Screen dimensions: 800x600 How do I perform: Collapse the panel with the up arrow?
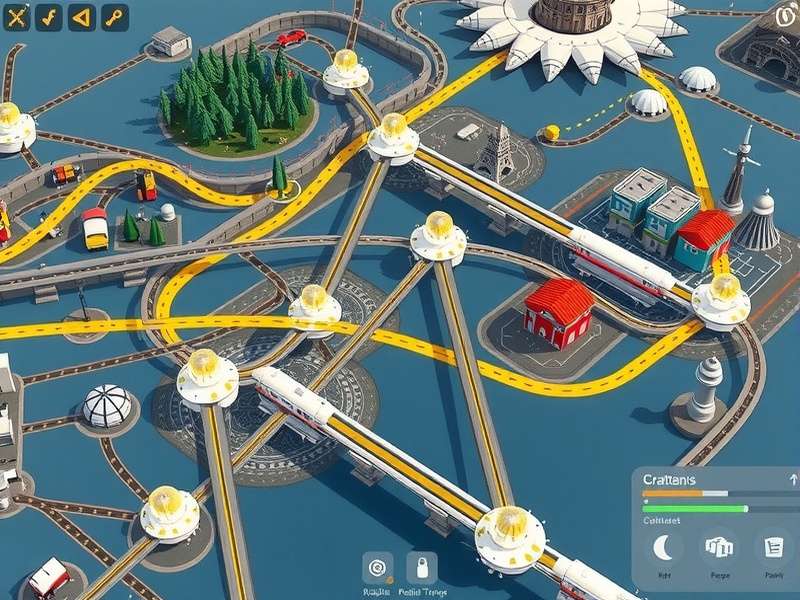tap(790, 480)
